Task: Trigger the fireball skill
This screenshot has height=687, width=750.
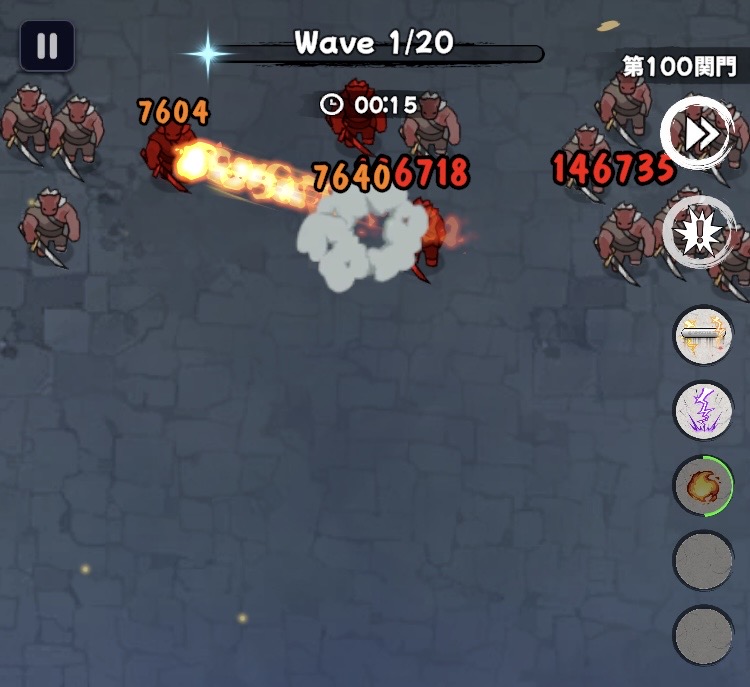Action: (703, 486)
